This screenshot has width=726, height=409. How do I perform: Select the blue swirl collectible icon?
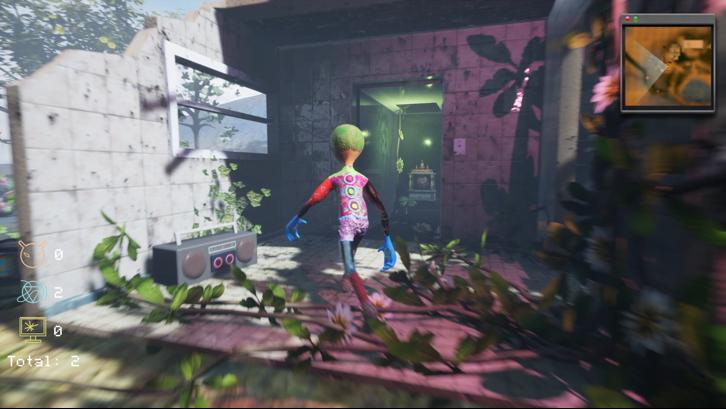(x=33, y=292)
